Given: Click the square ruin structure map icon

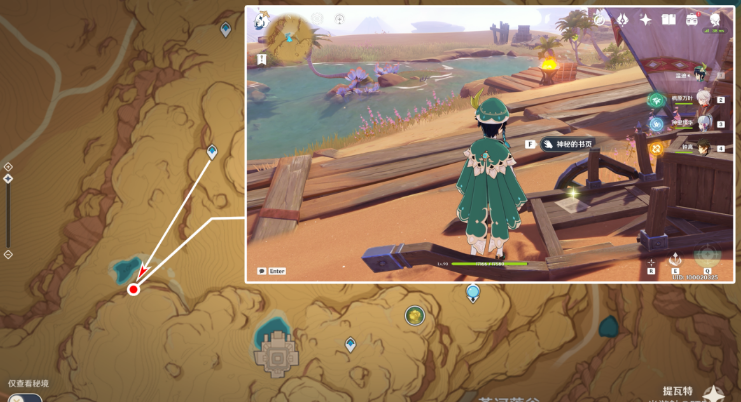Looking at the screenshot, I should point(276,355).
